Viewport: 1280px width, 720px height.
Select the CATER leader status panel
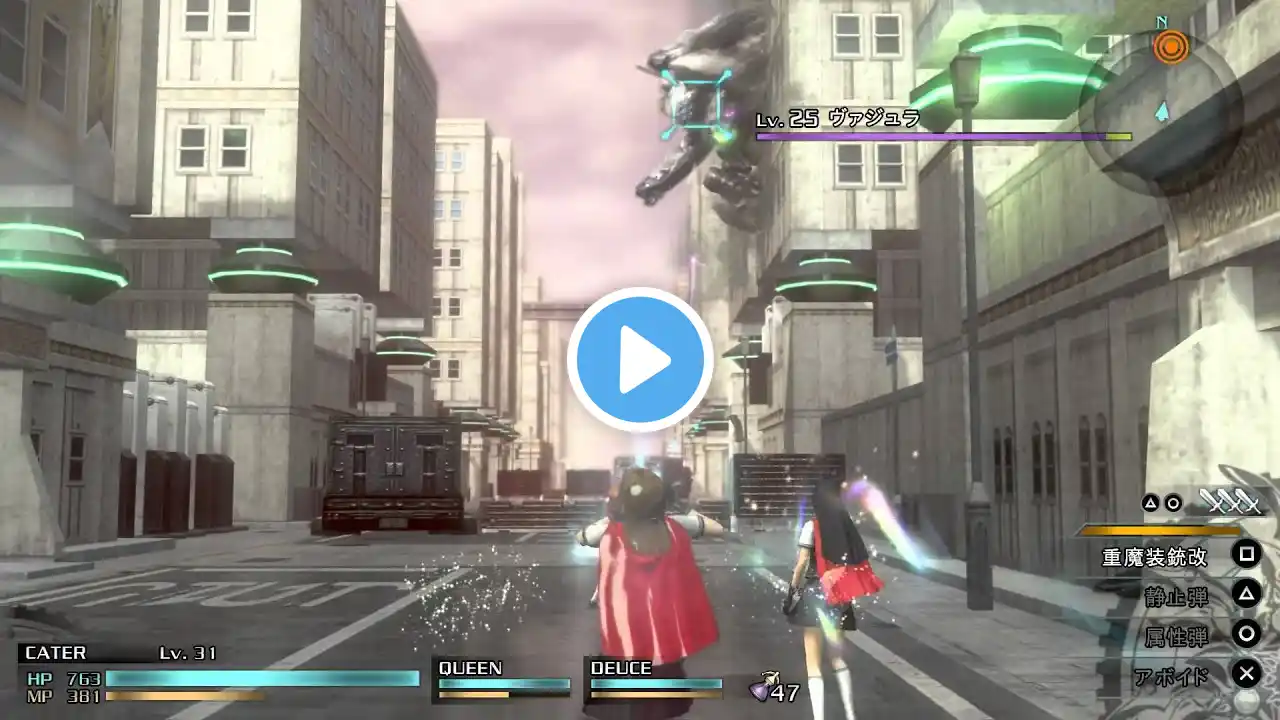tap(220, 670)
